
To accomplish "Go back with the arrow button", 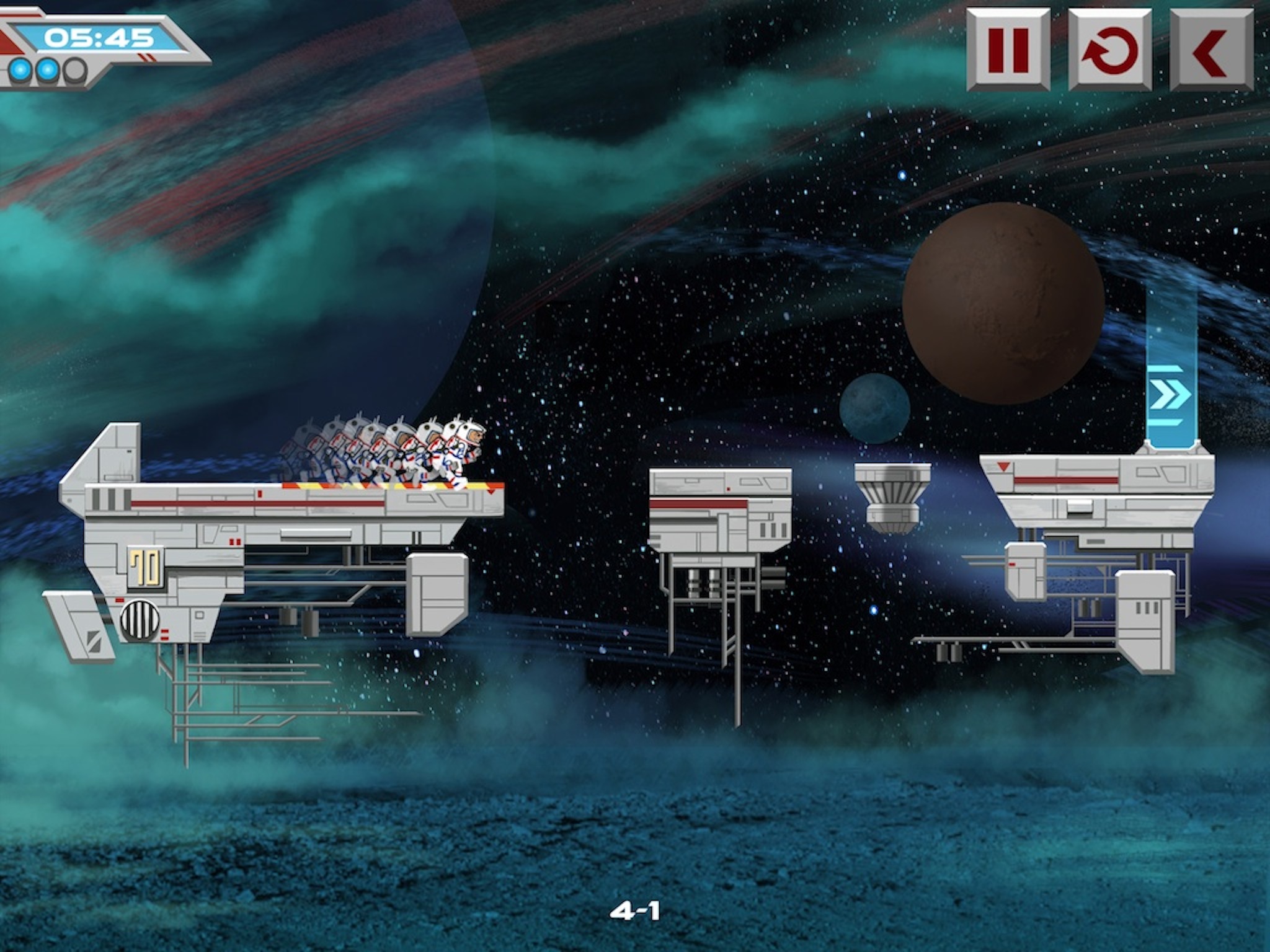I will coord(1211,50).
